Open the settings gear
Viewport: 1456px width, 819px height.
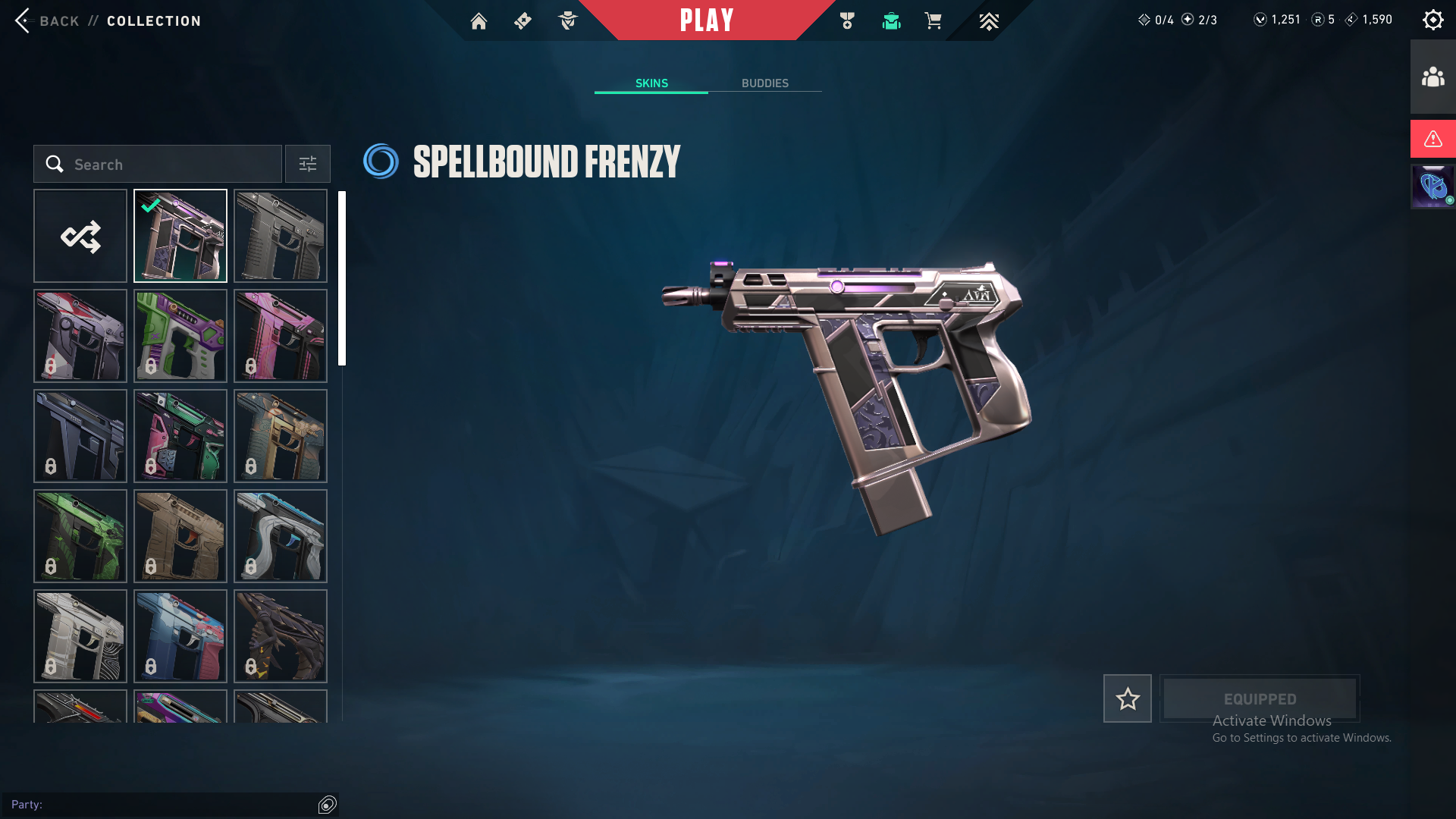(x=1432, y=20)
